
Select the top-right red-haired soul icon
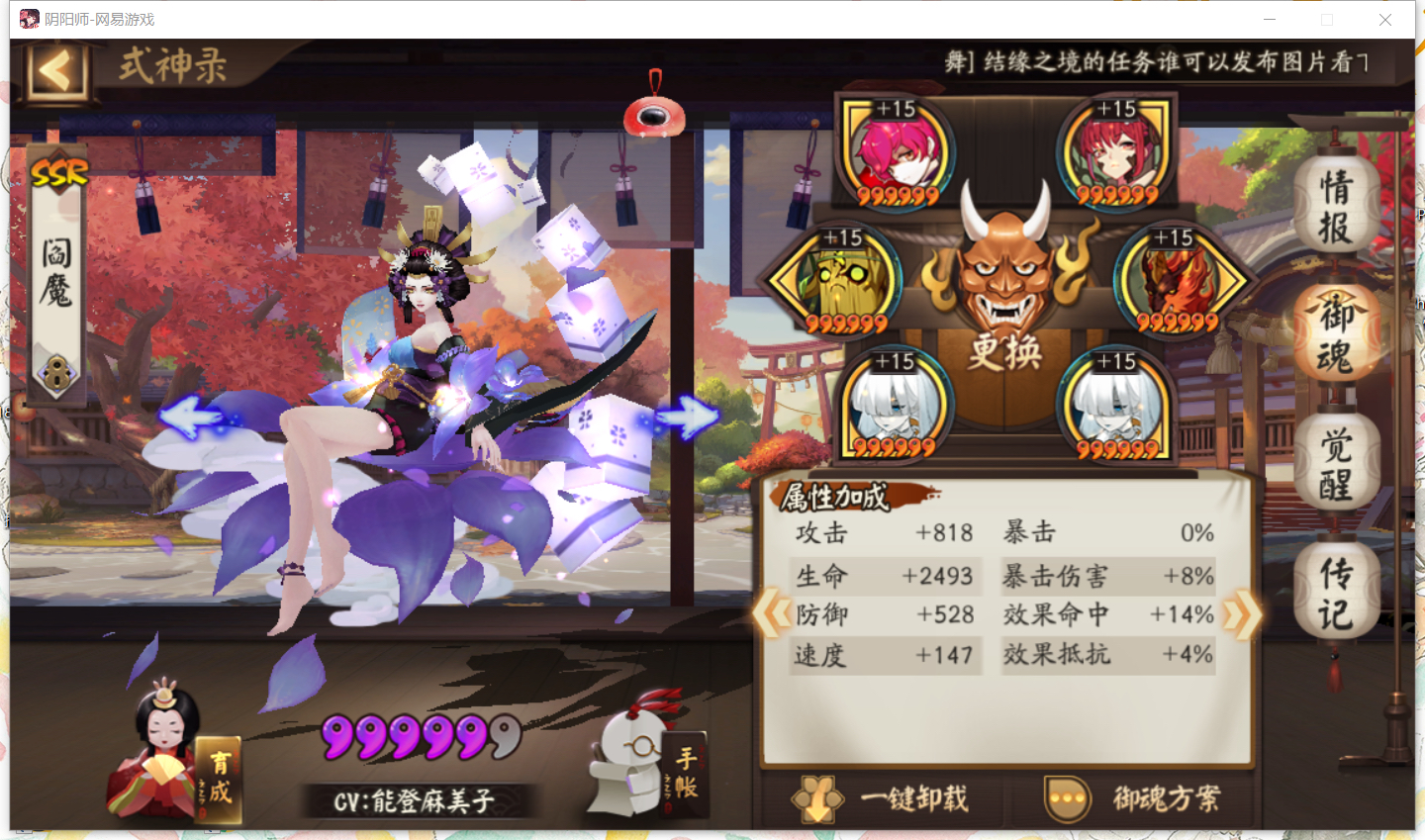(x=1115, y=153)
